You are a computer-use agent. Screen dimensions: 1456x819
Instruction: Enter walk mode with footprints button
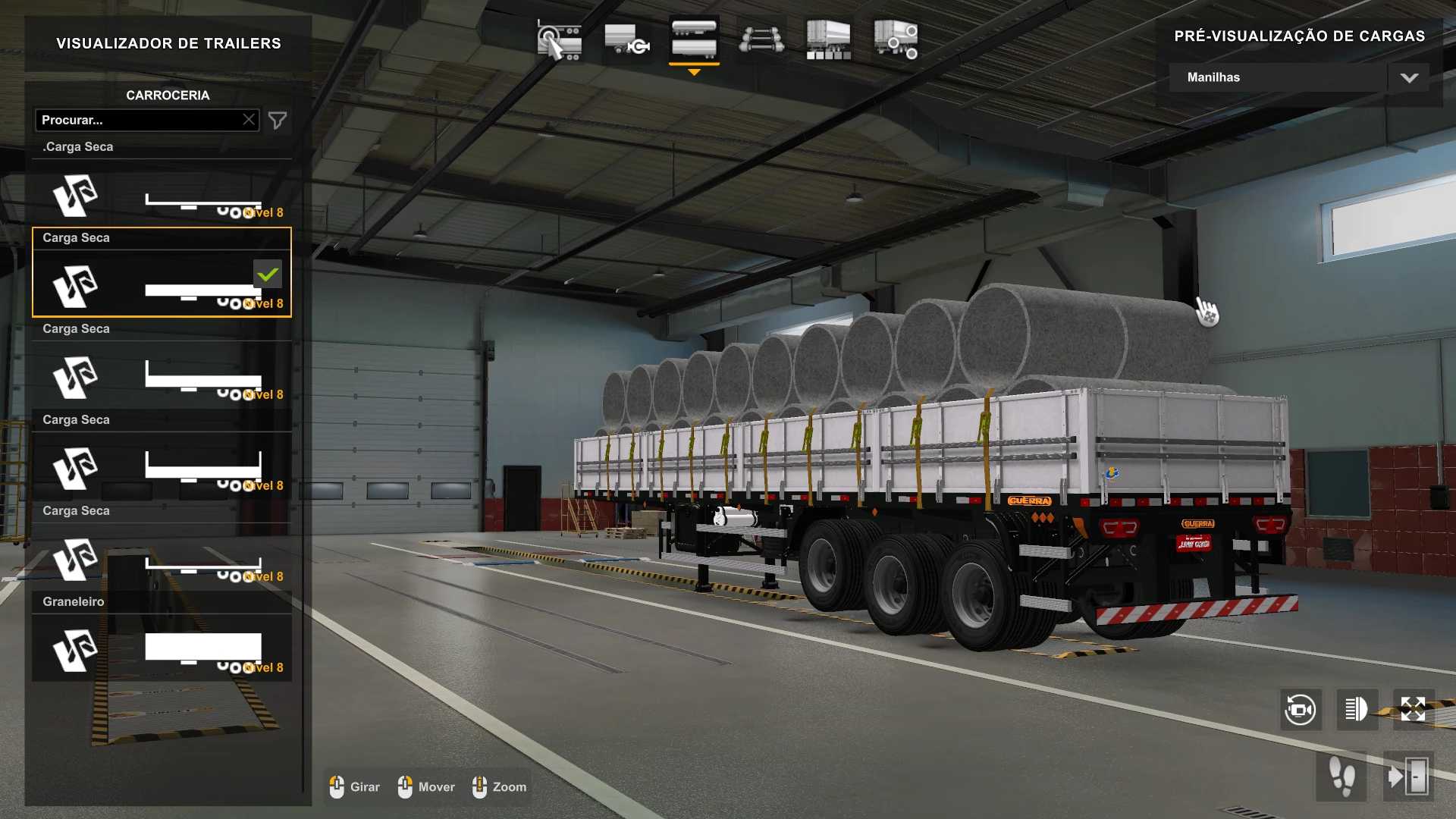pos(1342,777)
